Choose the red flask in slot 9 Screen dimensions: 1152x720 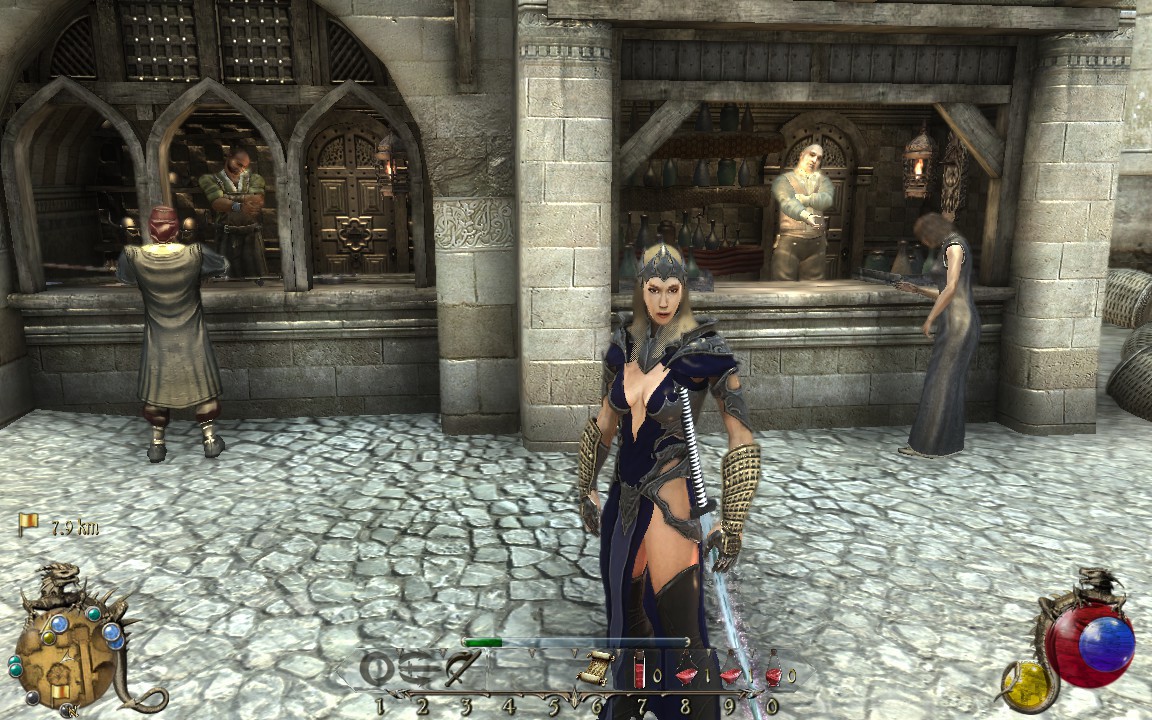[731, 672]
